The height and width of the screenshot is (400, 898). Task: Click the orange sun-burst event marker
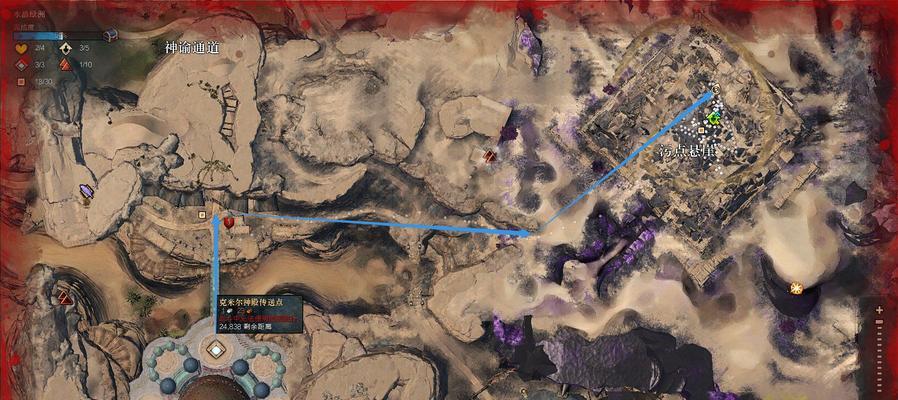click(796, 288)
